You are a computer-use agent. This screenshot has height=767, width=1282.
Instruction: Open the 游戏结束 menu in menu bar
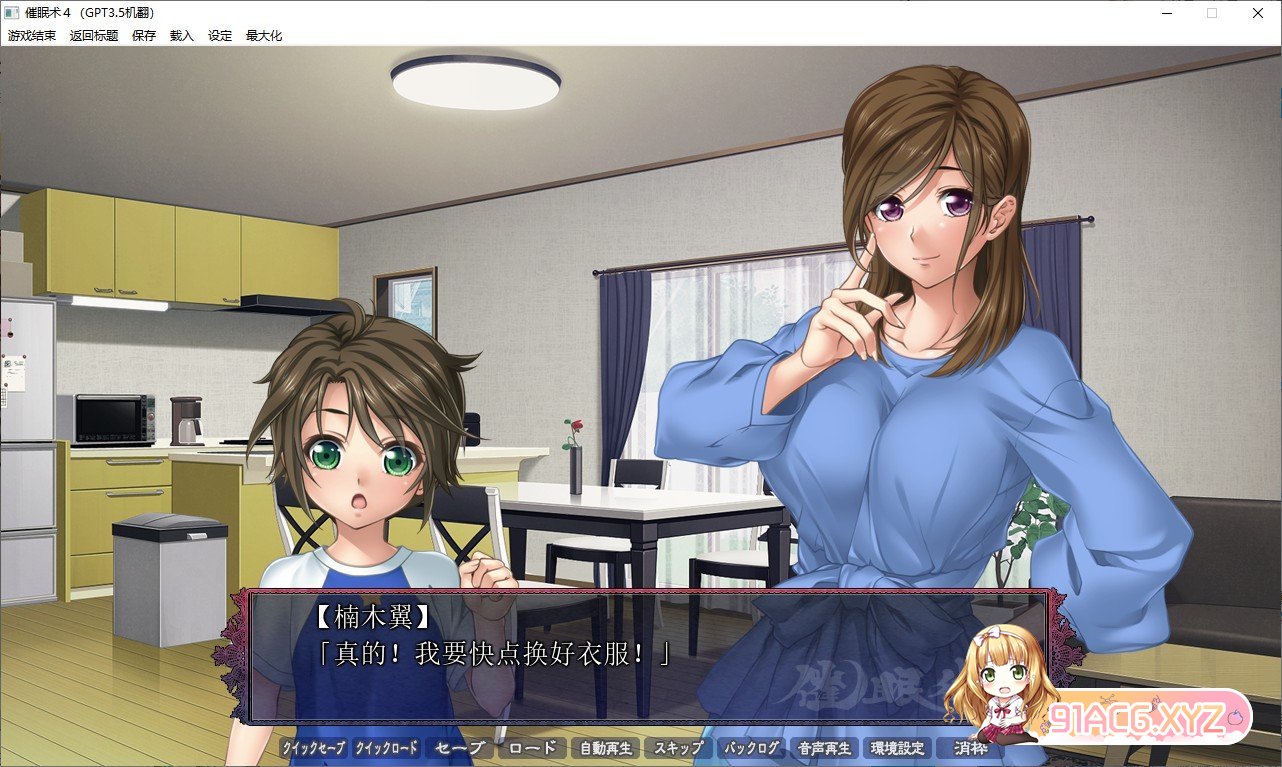(32, 35)
